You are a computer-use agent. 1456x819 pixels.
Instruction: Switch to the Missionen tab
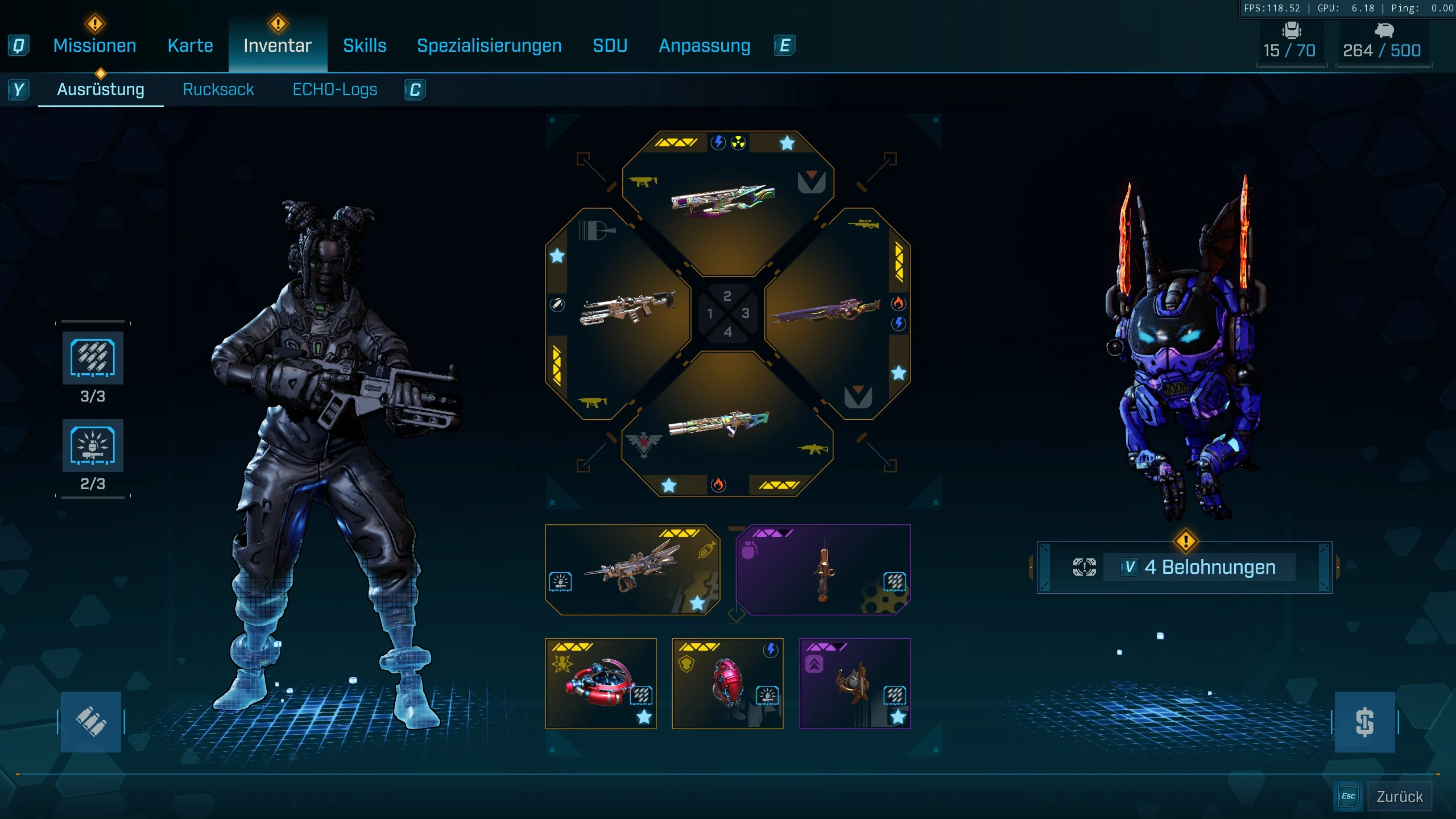[x=94, y=45]
